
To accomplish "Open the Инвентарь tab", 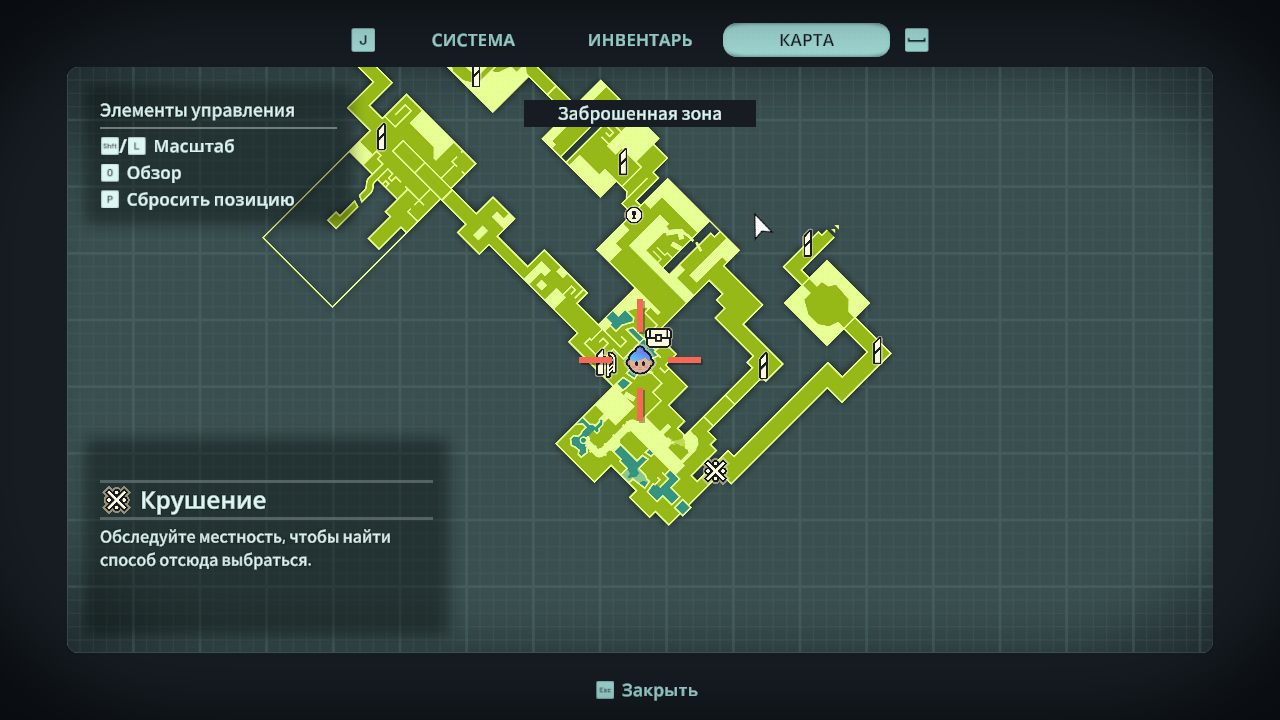I will [x=640, y=40].
